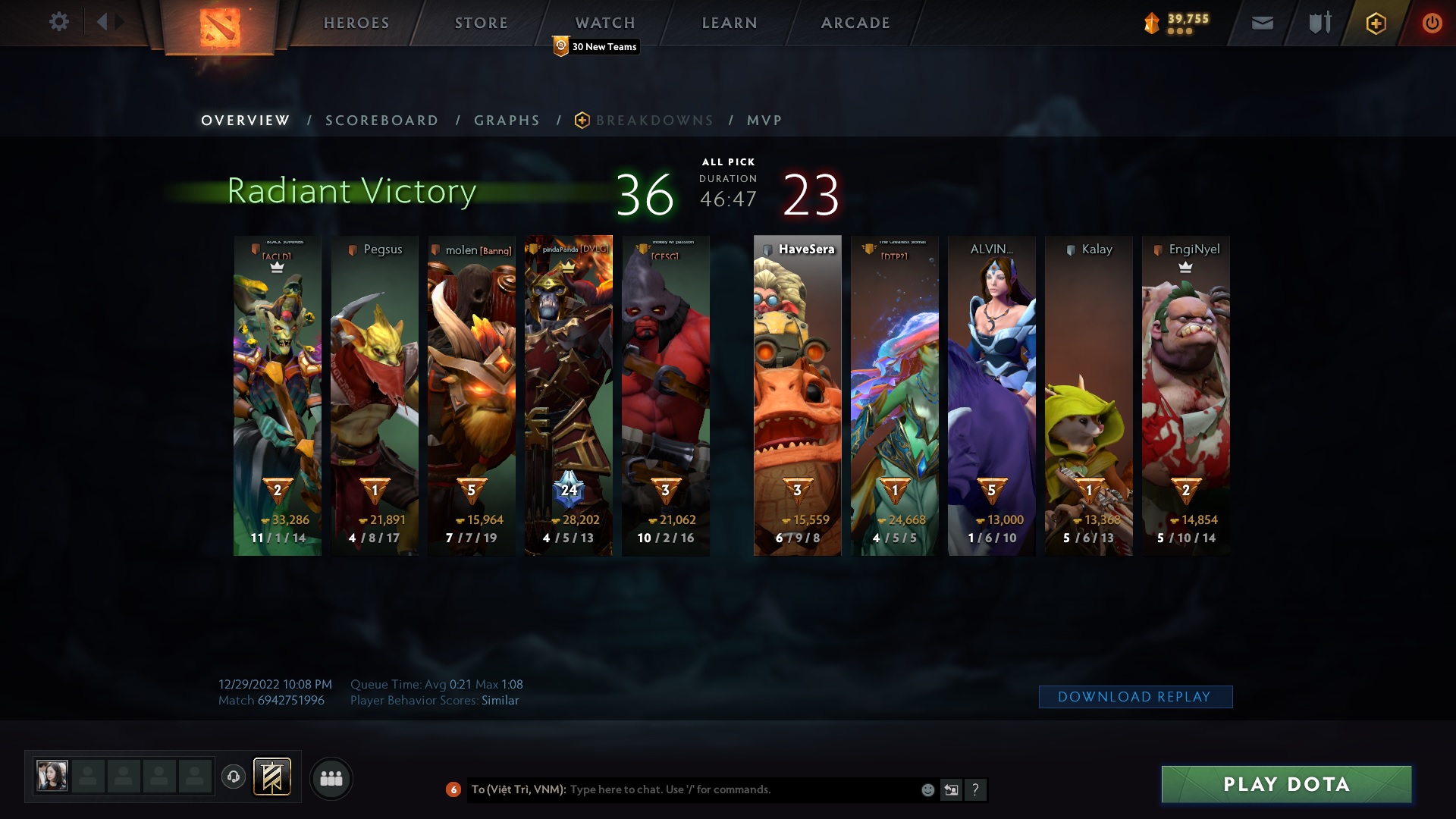
Task: Open the settings gear icon
Action: click(x=59, y=22)
